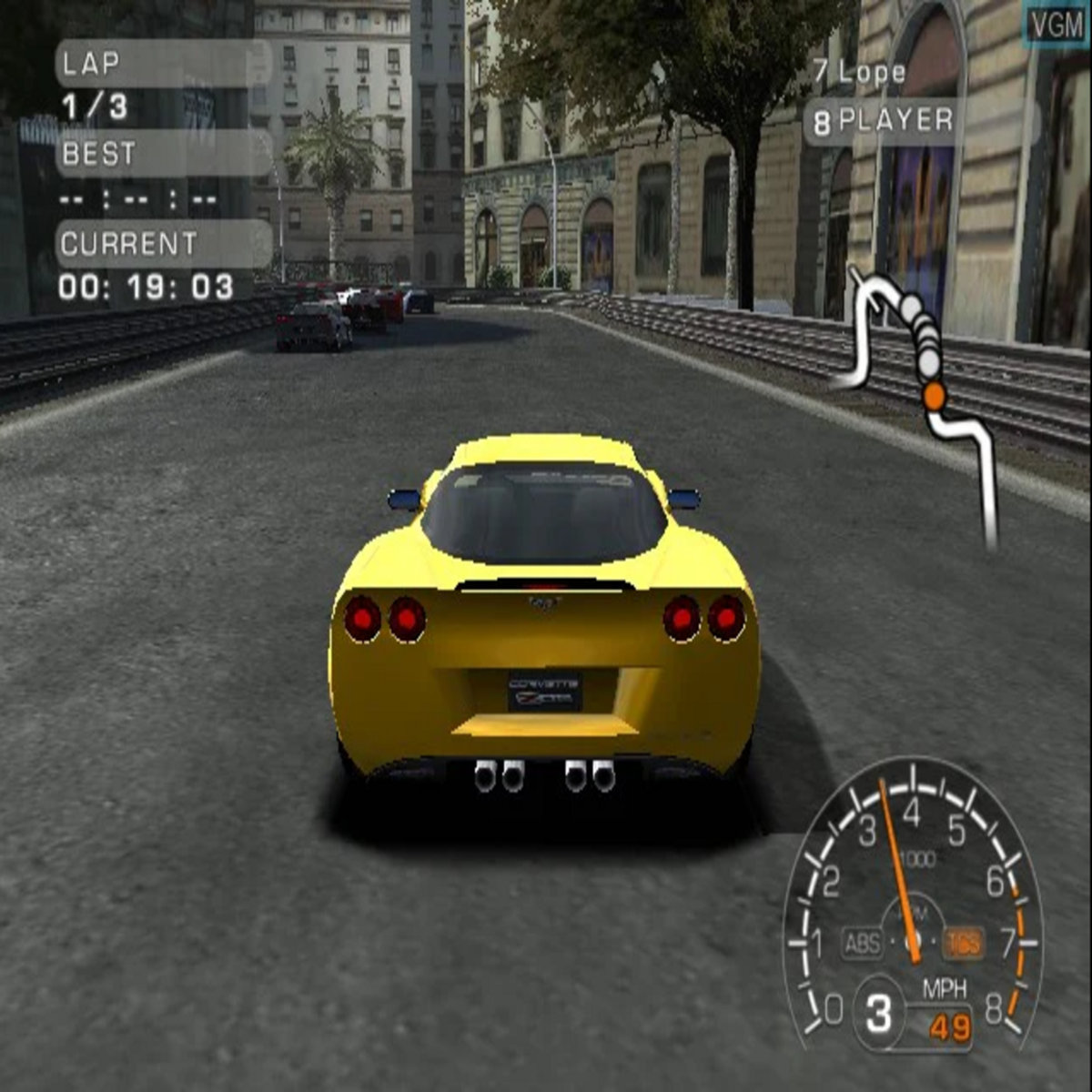Toggle the orange TCS indicator
Image resolution: width=1092 pixels, height=1092 pixels.
(x=963, y=944)
